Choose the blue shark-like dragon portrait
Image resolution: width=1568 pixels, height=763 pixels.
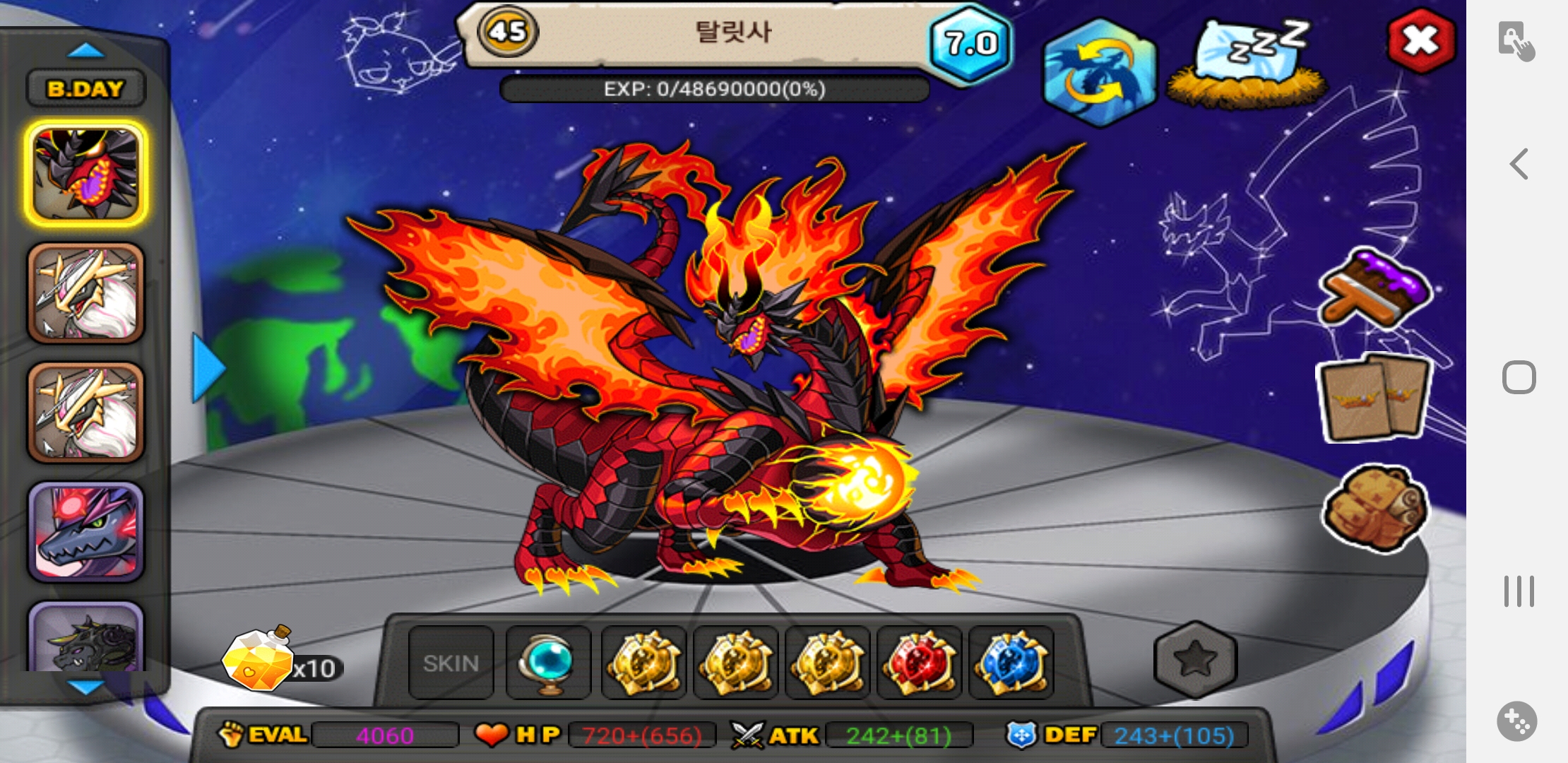[x=85, y=531]
